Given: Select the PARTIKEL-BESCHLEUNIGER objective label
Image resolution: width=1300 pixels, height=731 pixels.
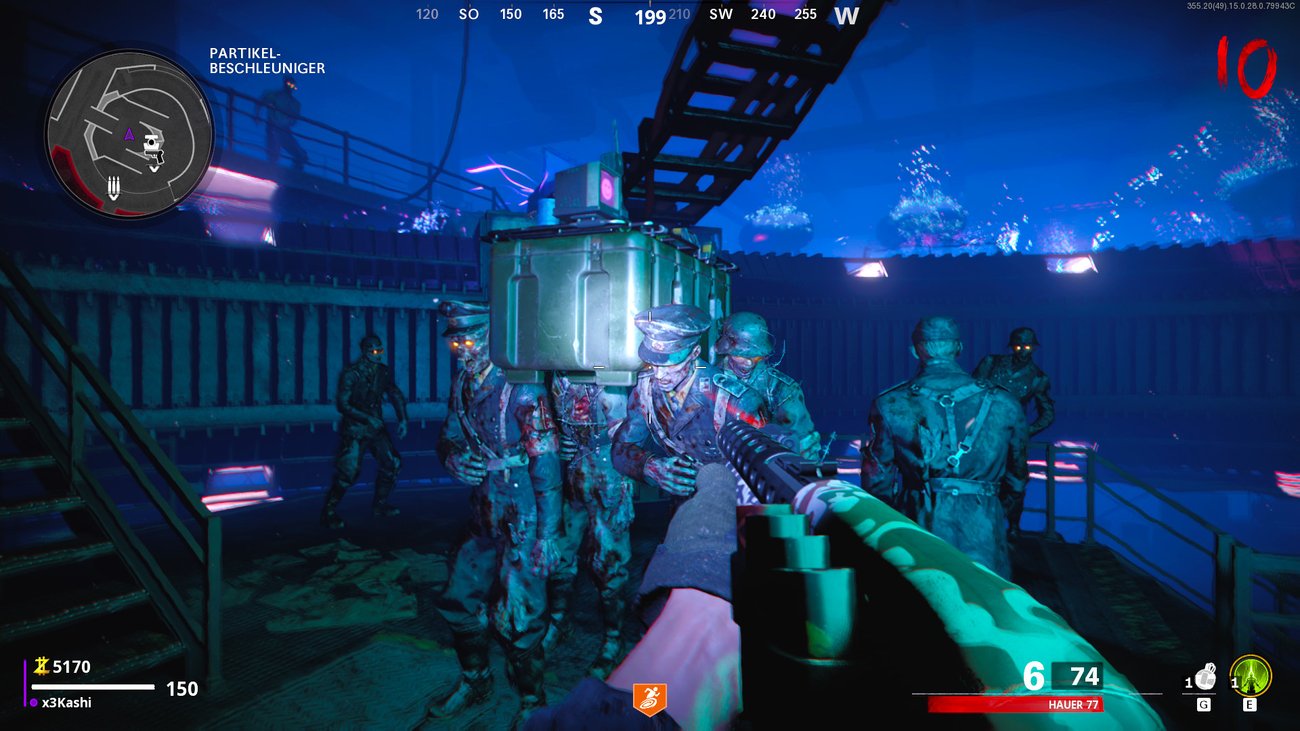Looking at the screenshot, I should [x=267, y=61].
